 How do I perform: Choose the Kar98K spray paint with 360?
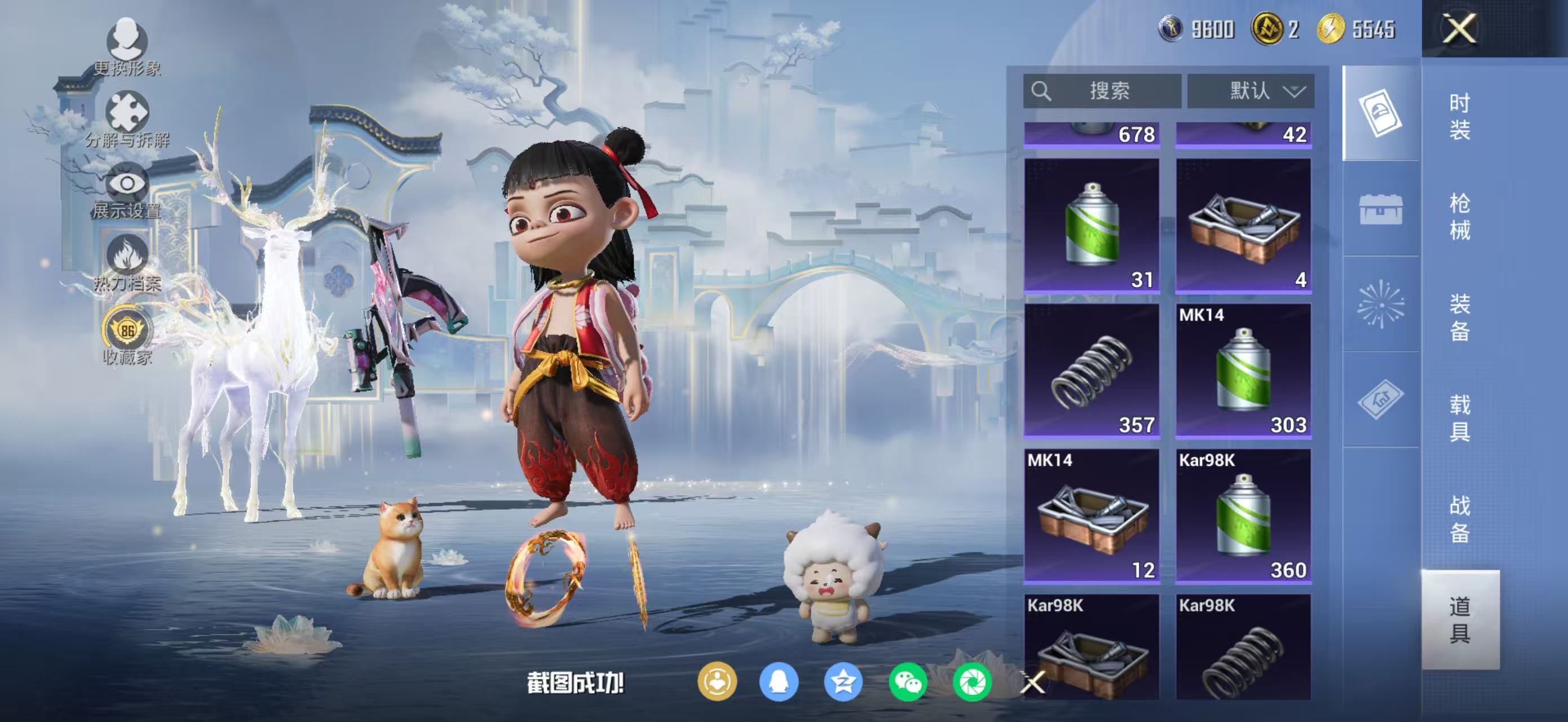coord(1243,516)
